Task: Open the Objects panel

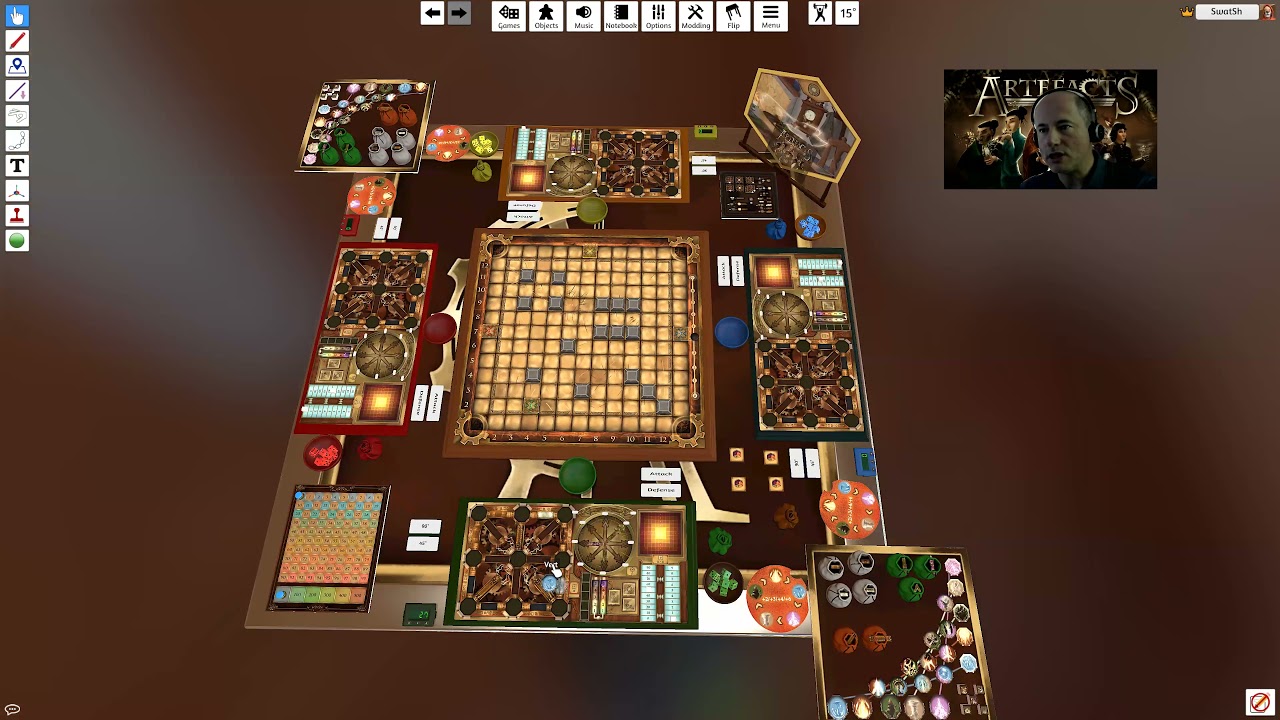Action: point(546,16)
